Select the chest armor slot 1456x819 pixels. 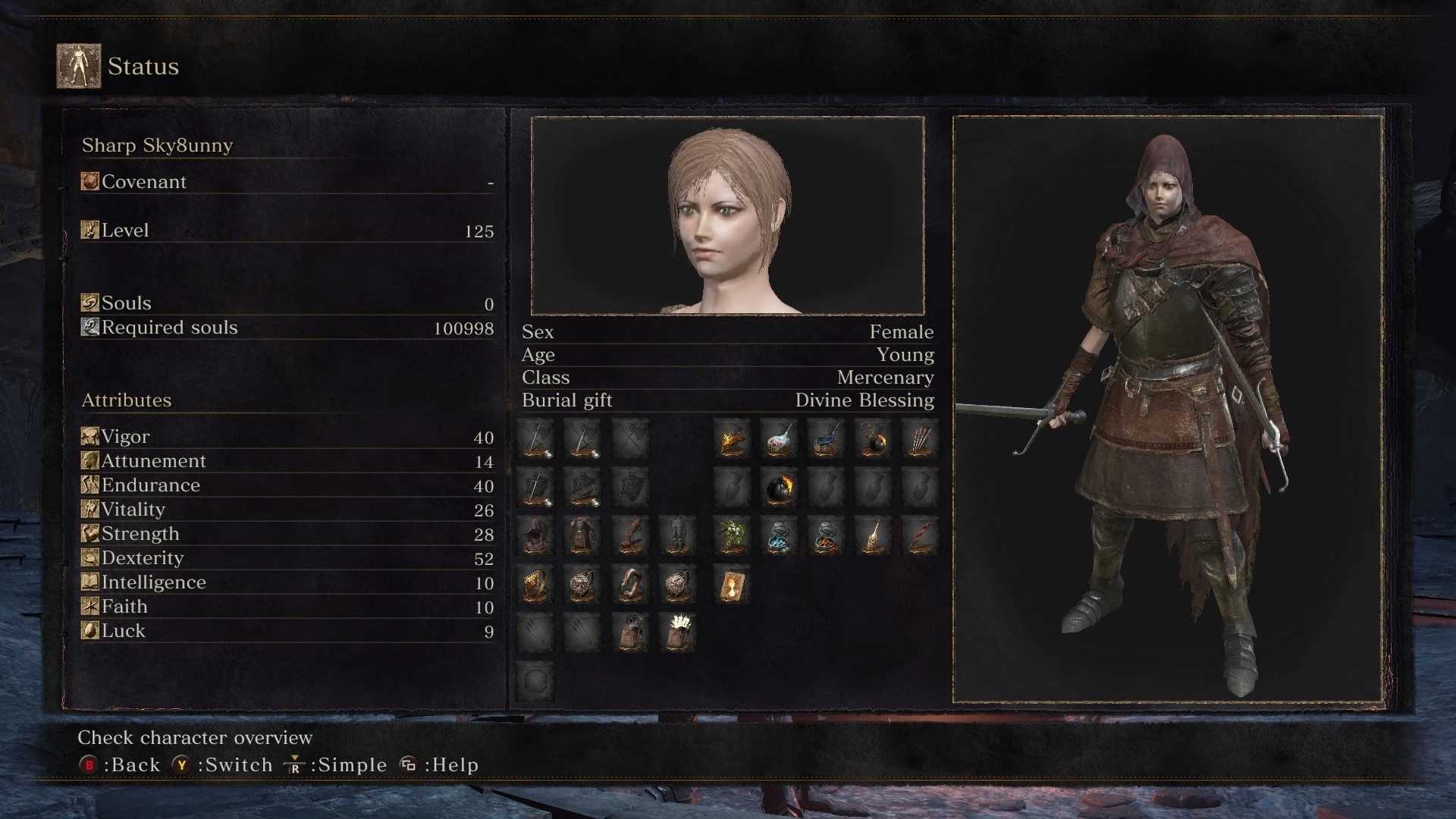click(582, 536)
